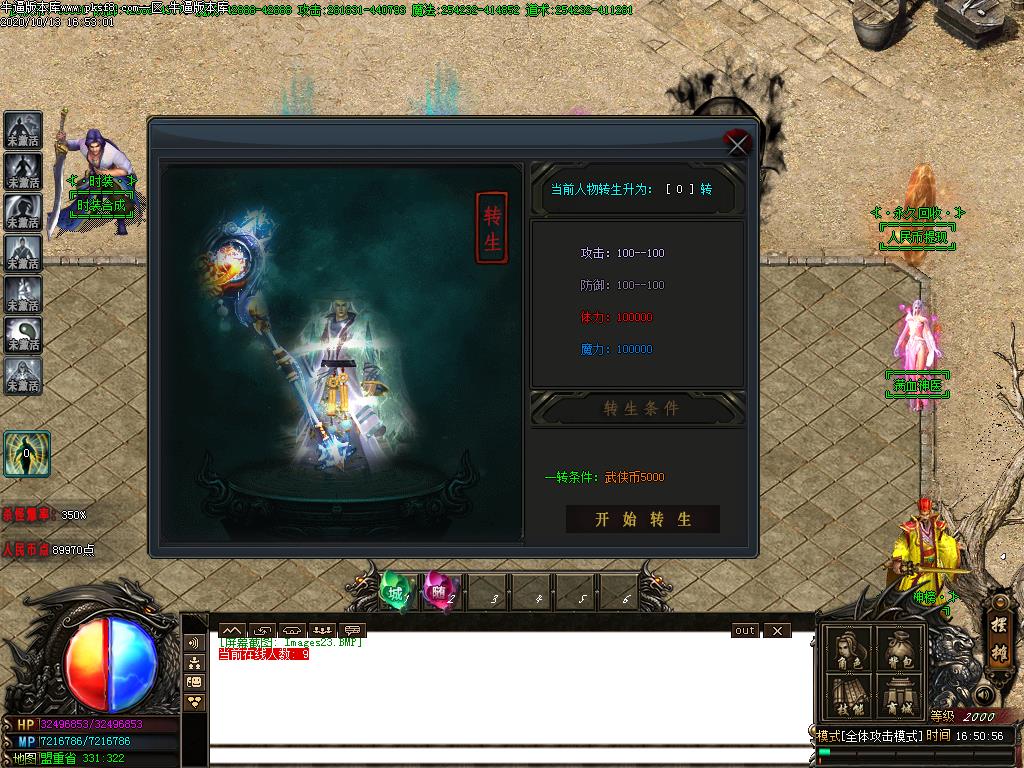Open the 技能 skills panel
The image size is (1024, 768).
(x=848, y=695)
